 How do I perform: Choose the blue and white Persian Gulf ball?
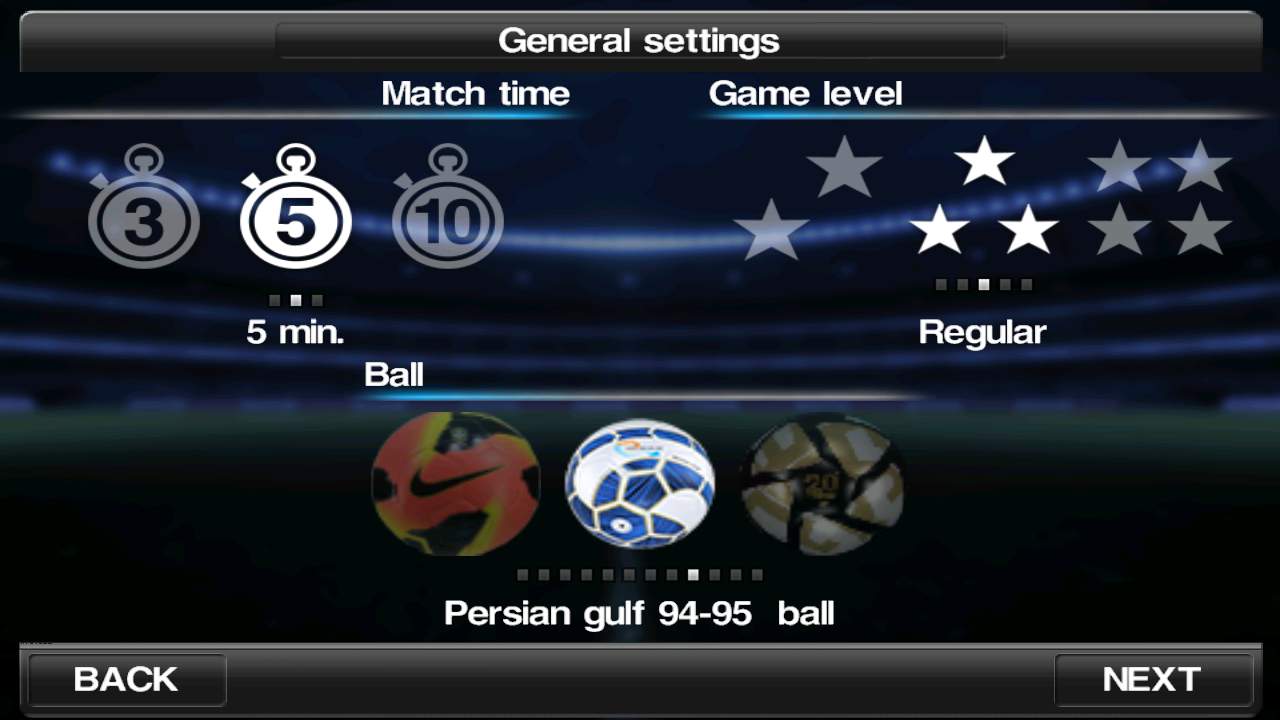coord(640,483)
